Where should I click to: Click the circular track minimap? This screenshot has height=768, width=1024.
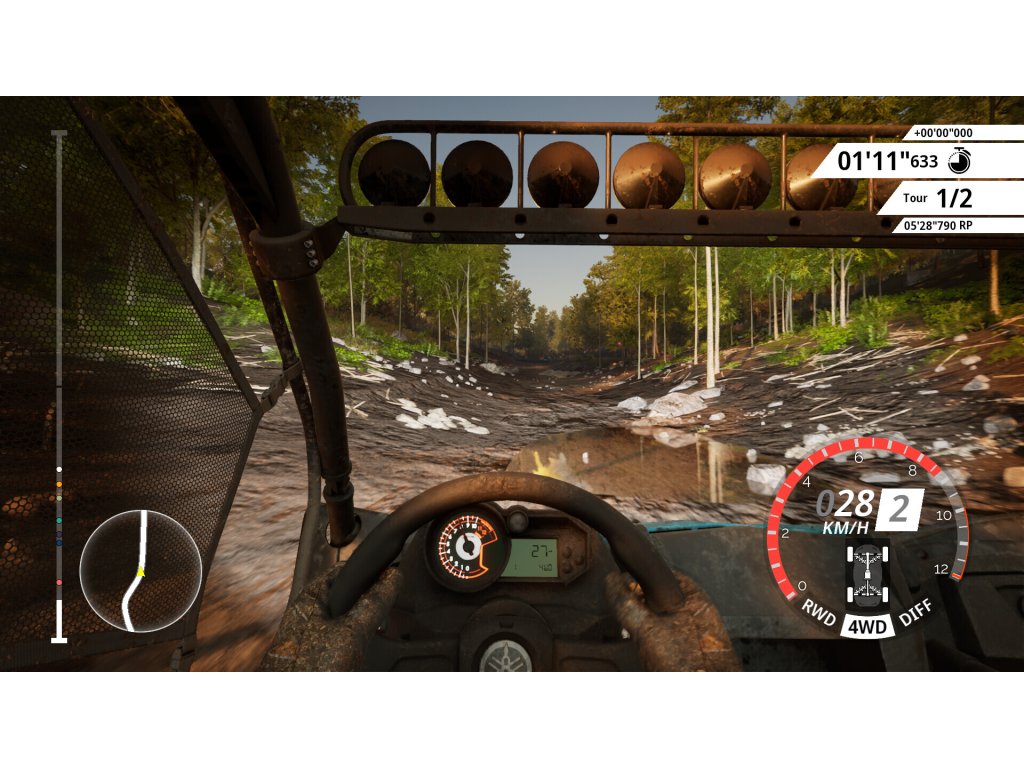click(x=140, y=571)
